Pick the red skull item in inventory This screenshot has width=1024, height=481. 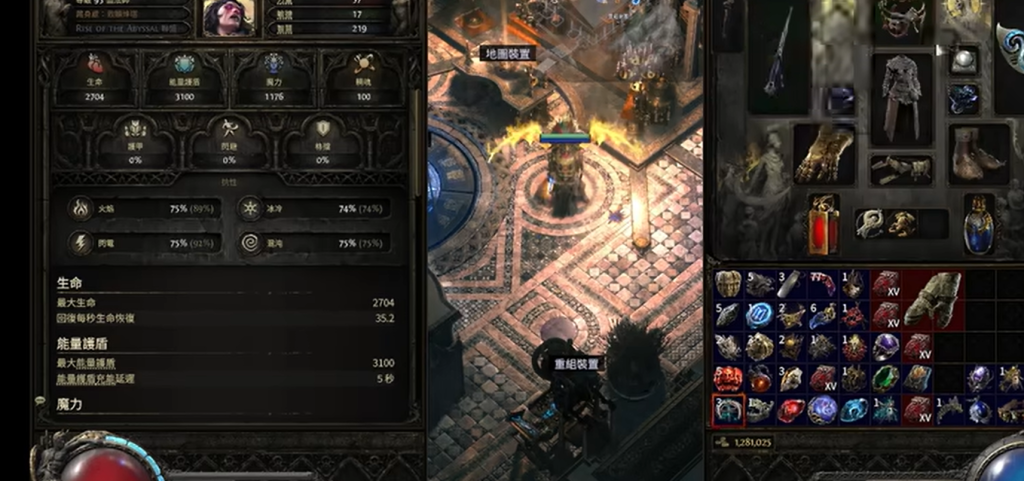(727, 378)
